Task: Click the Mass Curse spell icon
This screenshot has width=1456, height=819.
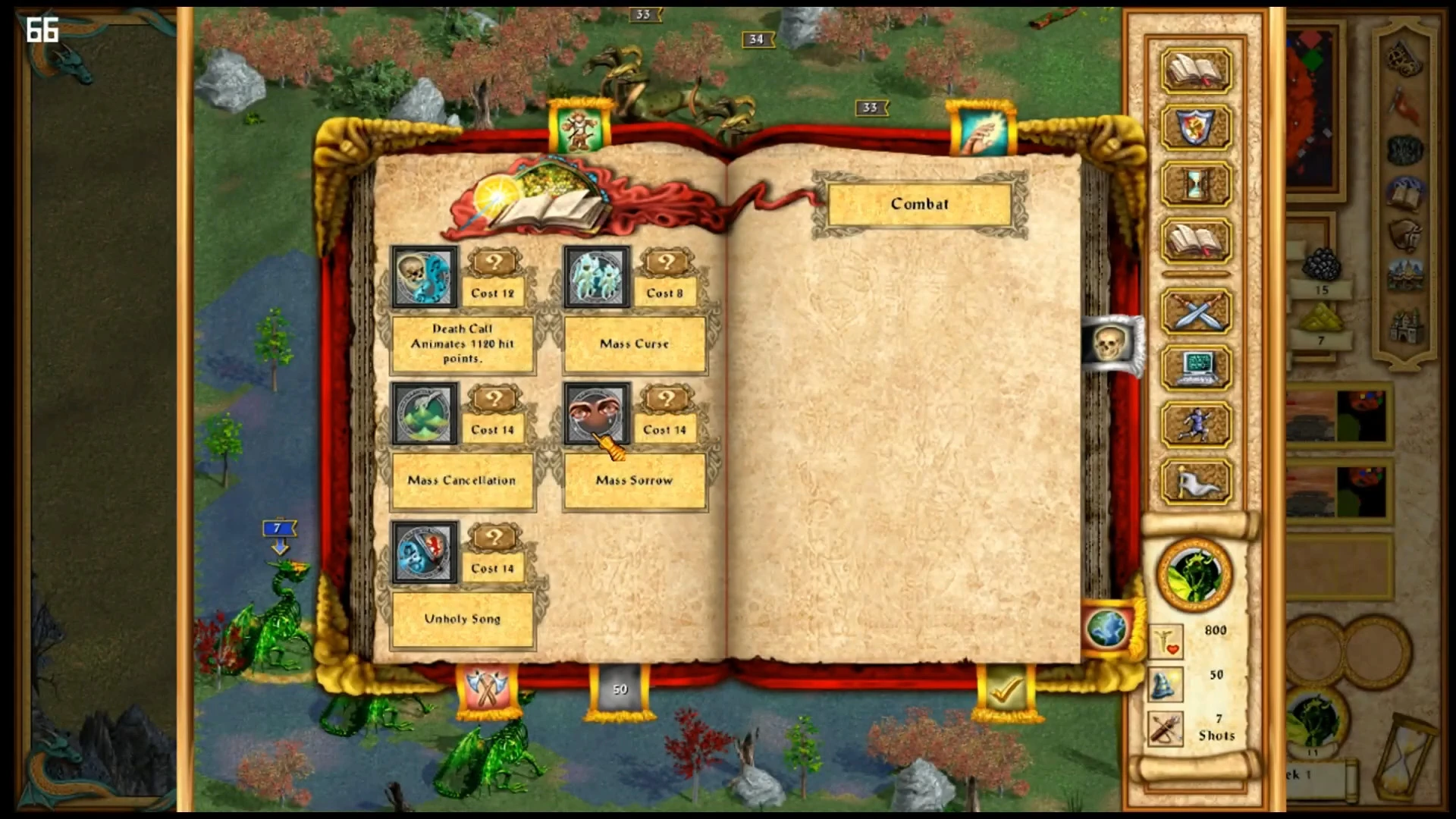Action: 596,278
